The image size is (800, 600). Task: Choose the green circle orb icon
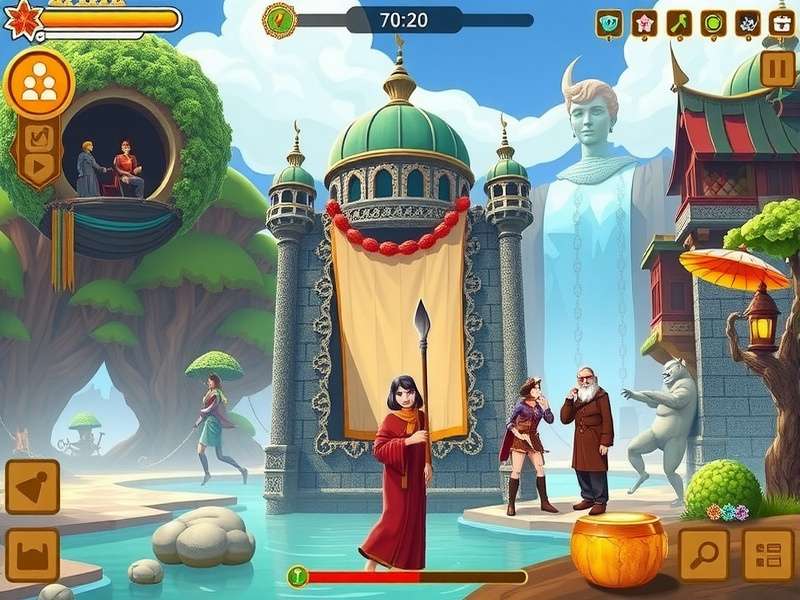pyautogui.click(x=713, y=23)
